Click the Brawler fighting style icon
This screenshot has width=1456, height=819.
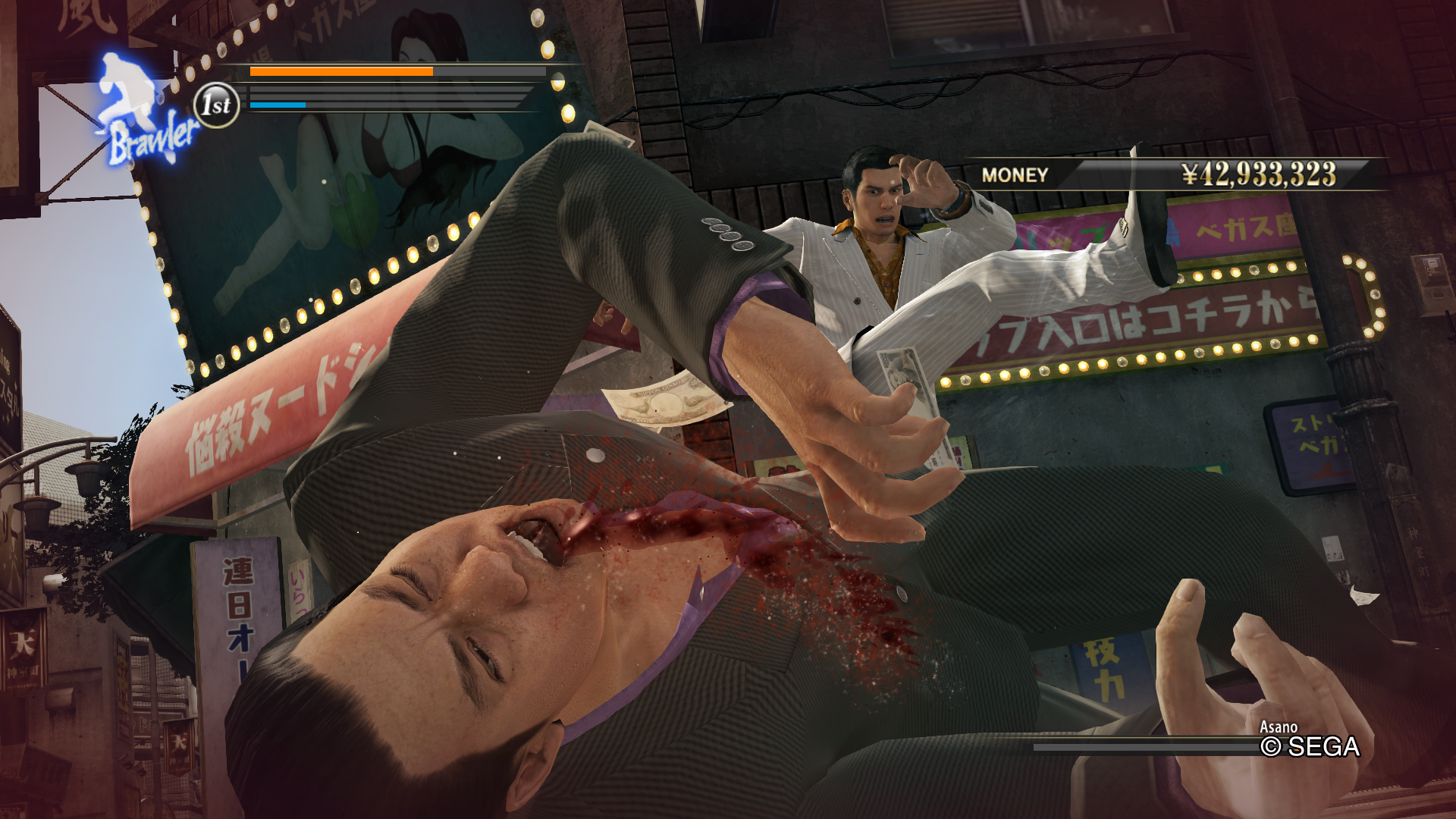coord(143,114)
